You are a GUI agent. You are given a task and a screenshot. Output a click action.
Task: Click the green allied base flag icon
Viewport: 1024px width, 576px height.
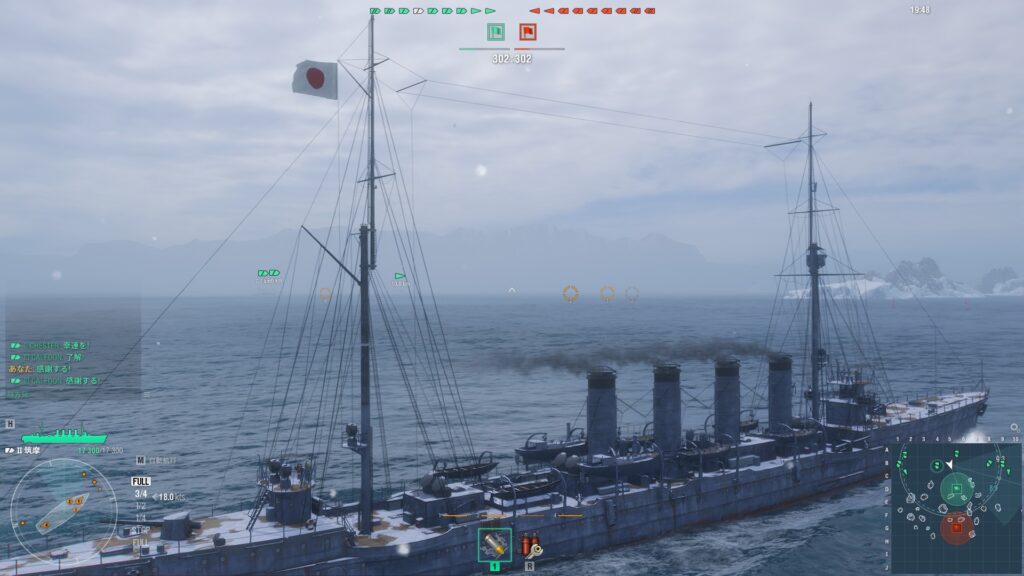click(495, 32)
